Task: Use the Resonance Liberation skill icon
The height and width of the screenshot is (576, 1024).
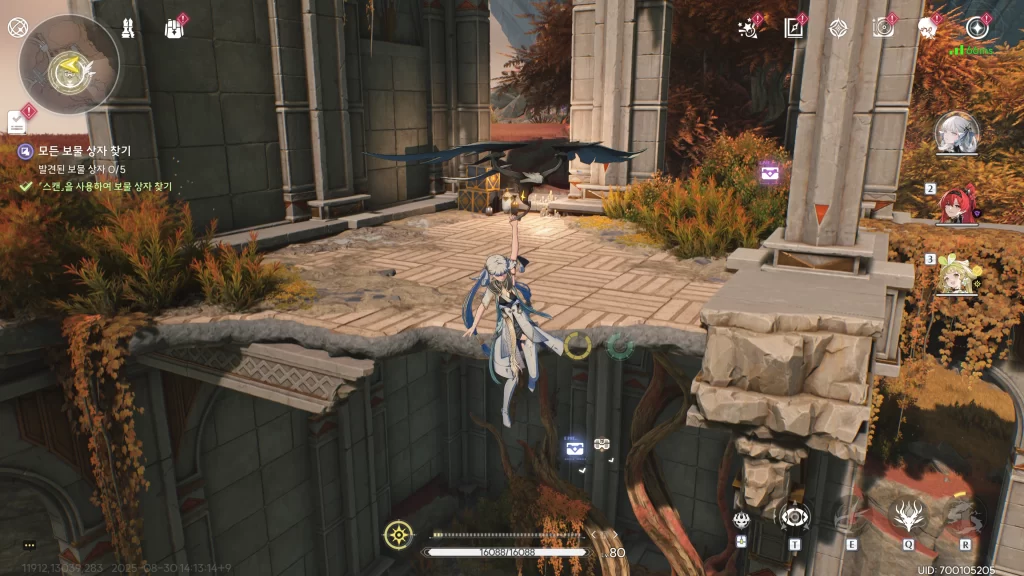Action: 965,516
